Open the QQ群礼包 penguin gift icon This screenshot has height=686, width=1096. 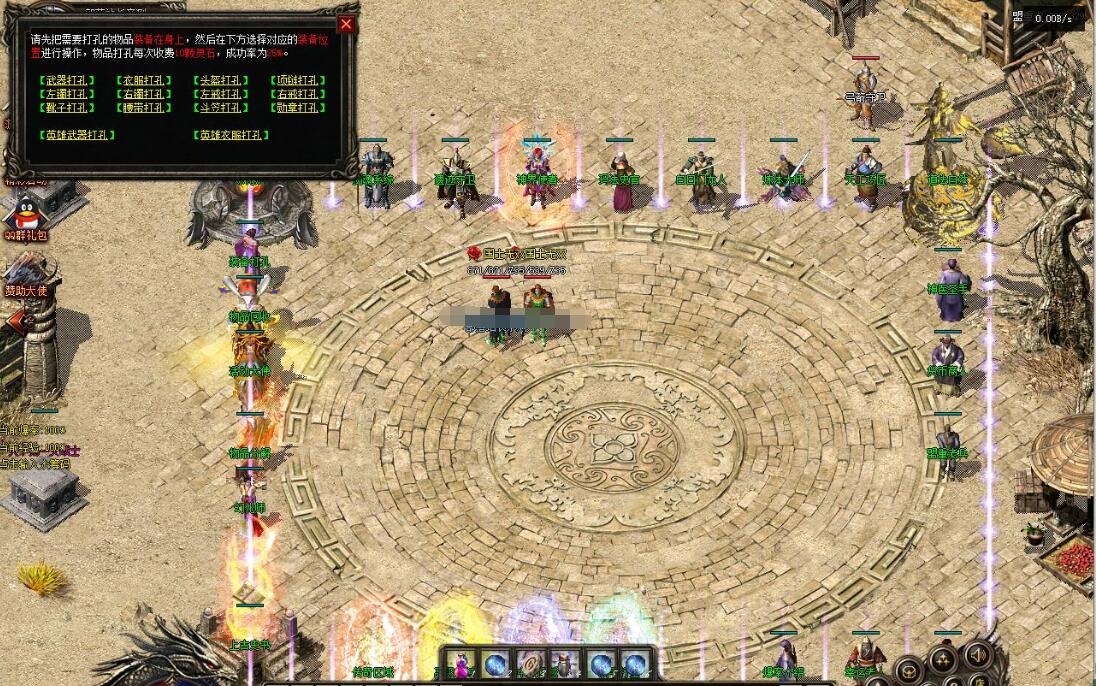[24, 216]
